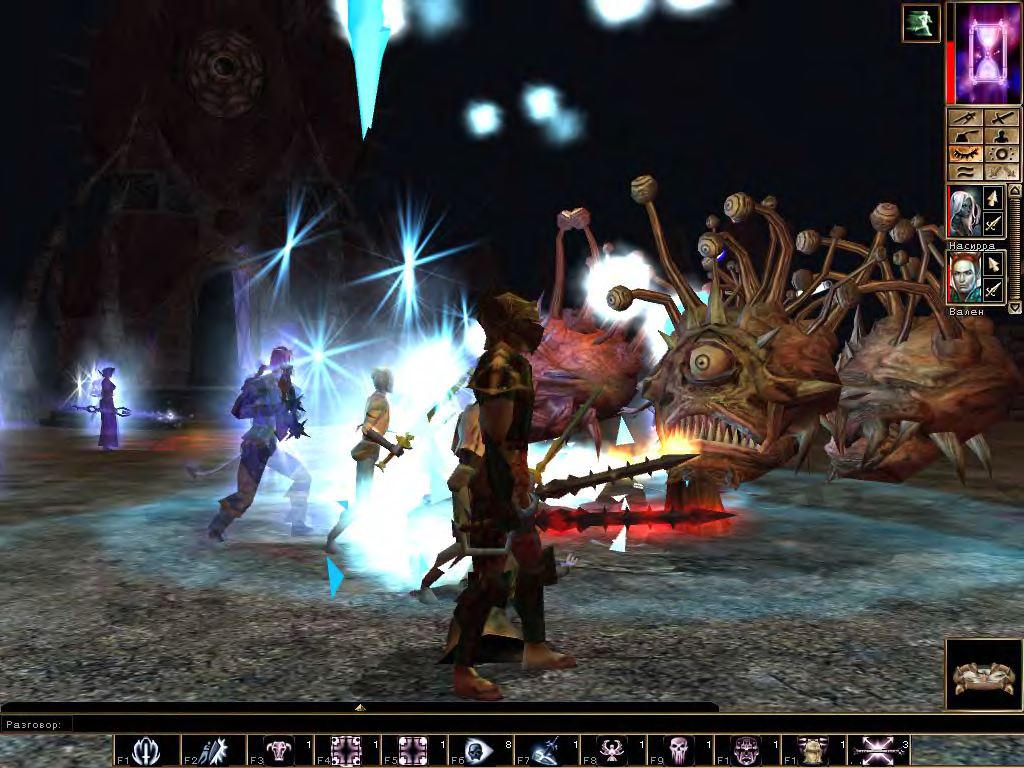The width and height of the screenshot is (1024, 768).
Task: Activate the F6 skull spell with 8 uses
Action: tap(479, 750)
